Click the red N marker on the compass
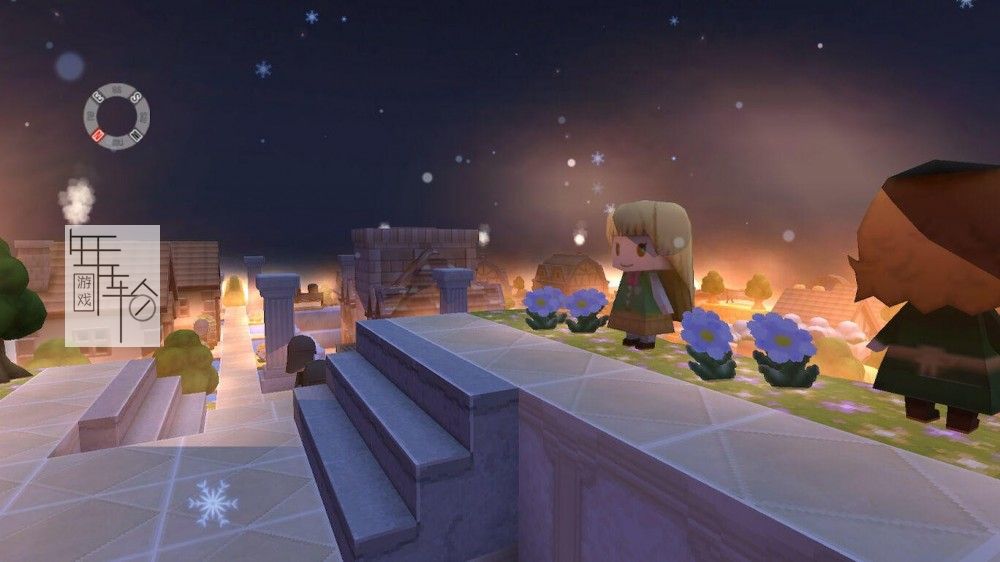1000x562 pixels. tap(98, 135)
